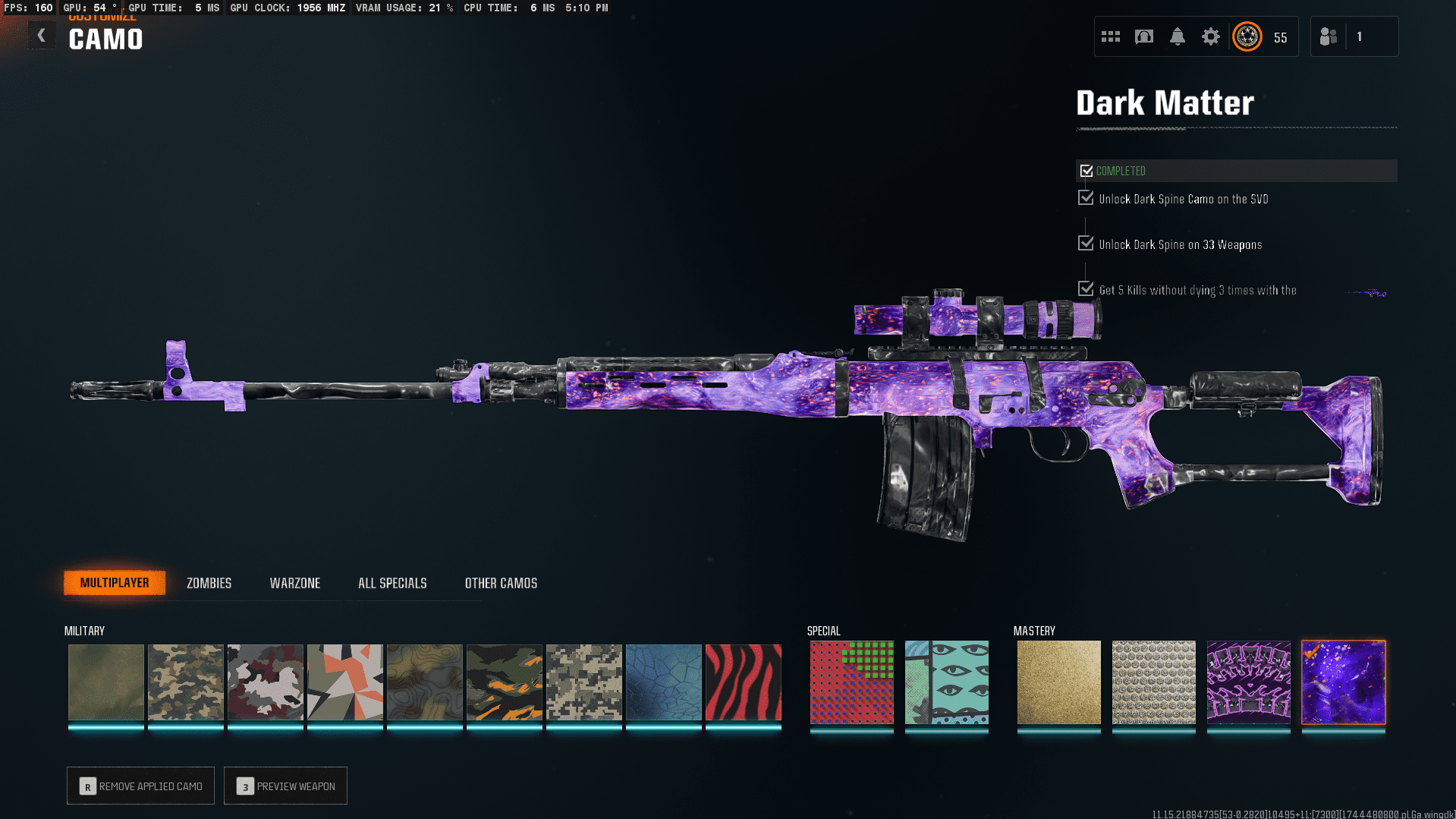Choose the red zebra-stripe military camo

(743, 682)
